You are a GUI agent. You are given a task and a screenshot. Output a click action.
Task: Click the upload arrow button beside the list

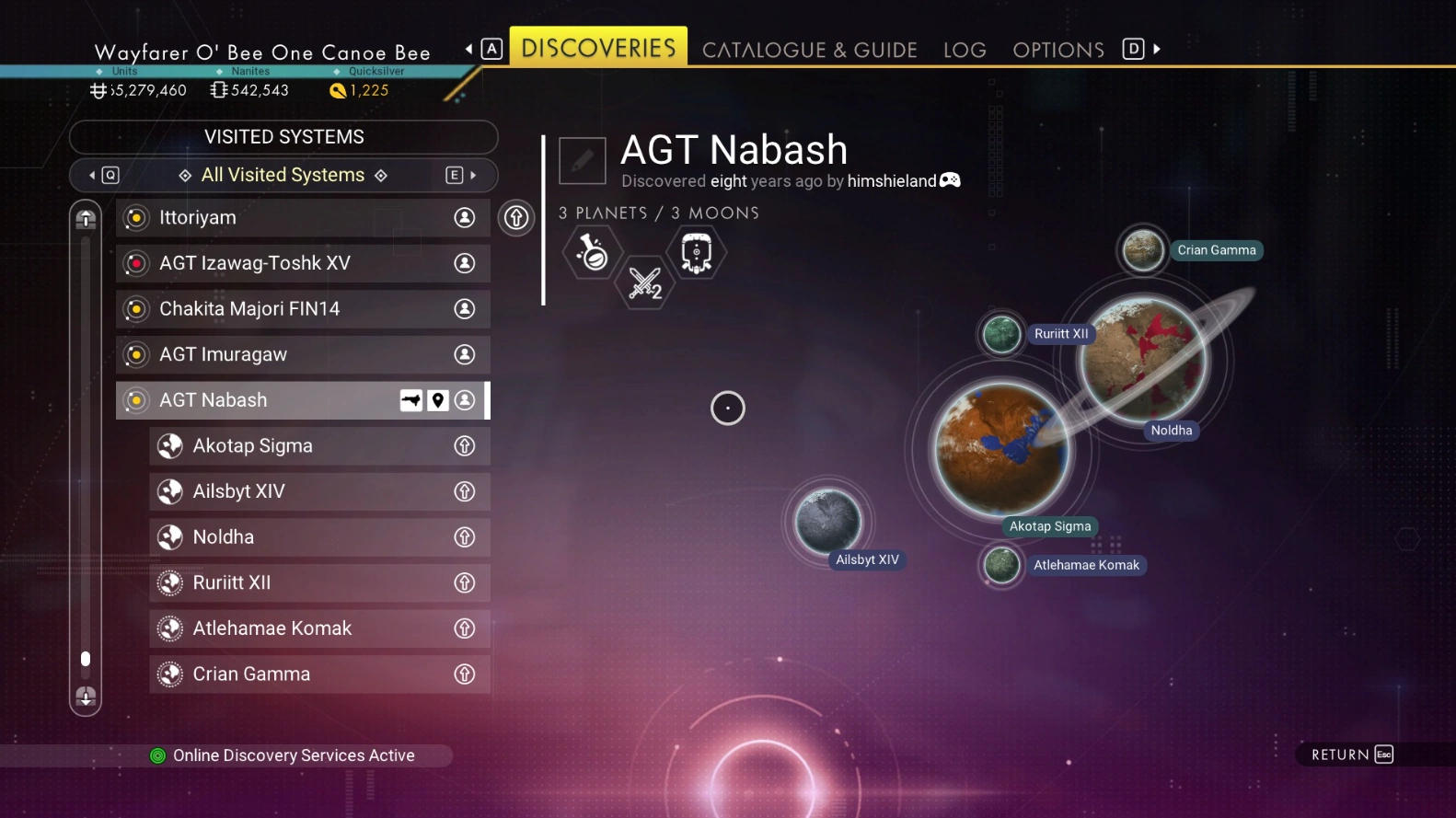point(516,218)
